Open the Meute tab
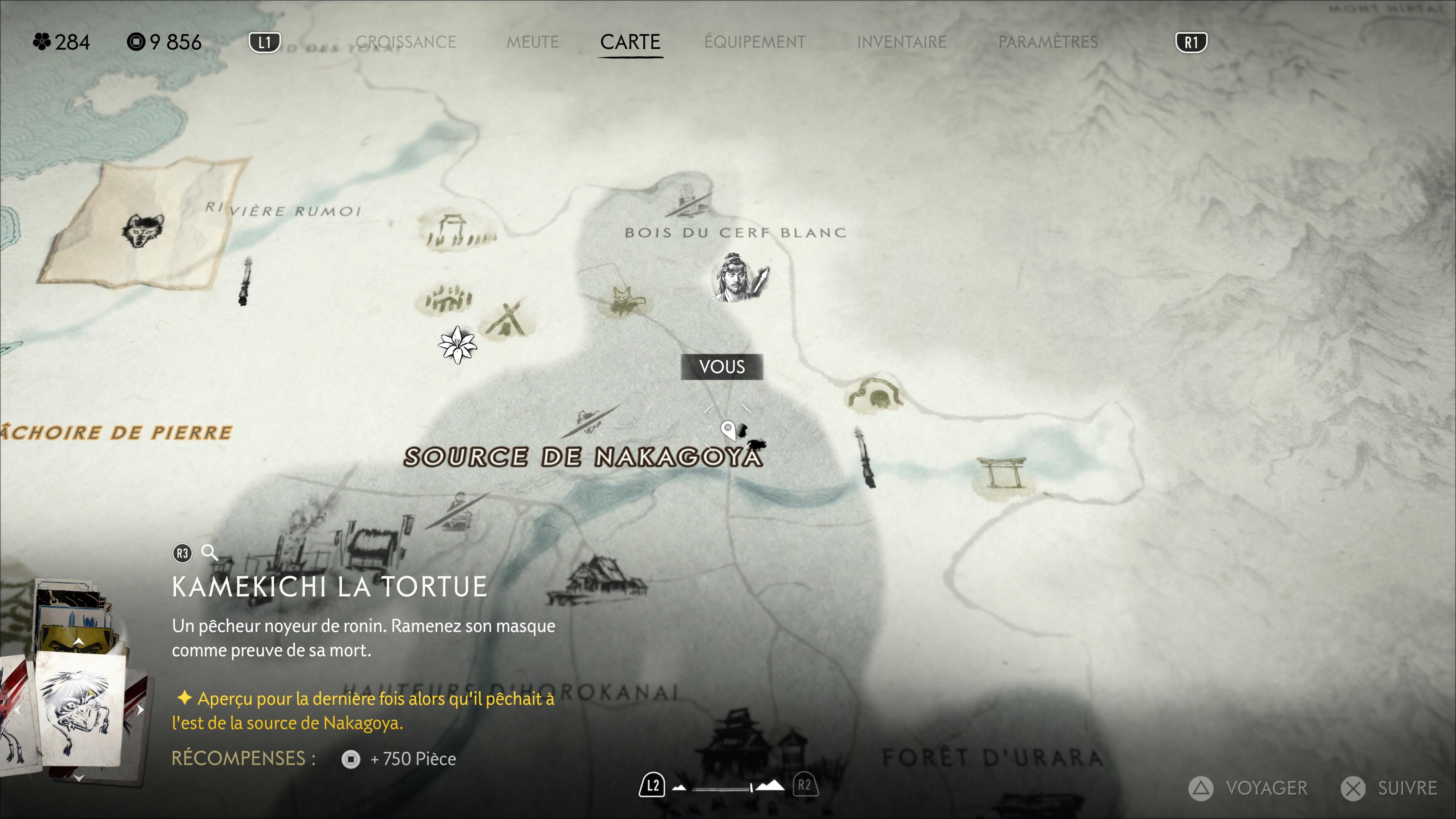 [532, 42]
